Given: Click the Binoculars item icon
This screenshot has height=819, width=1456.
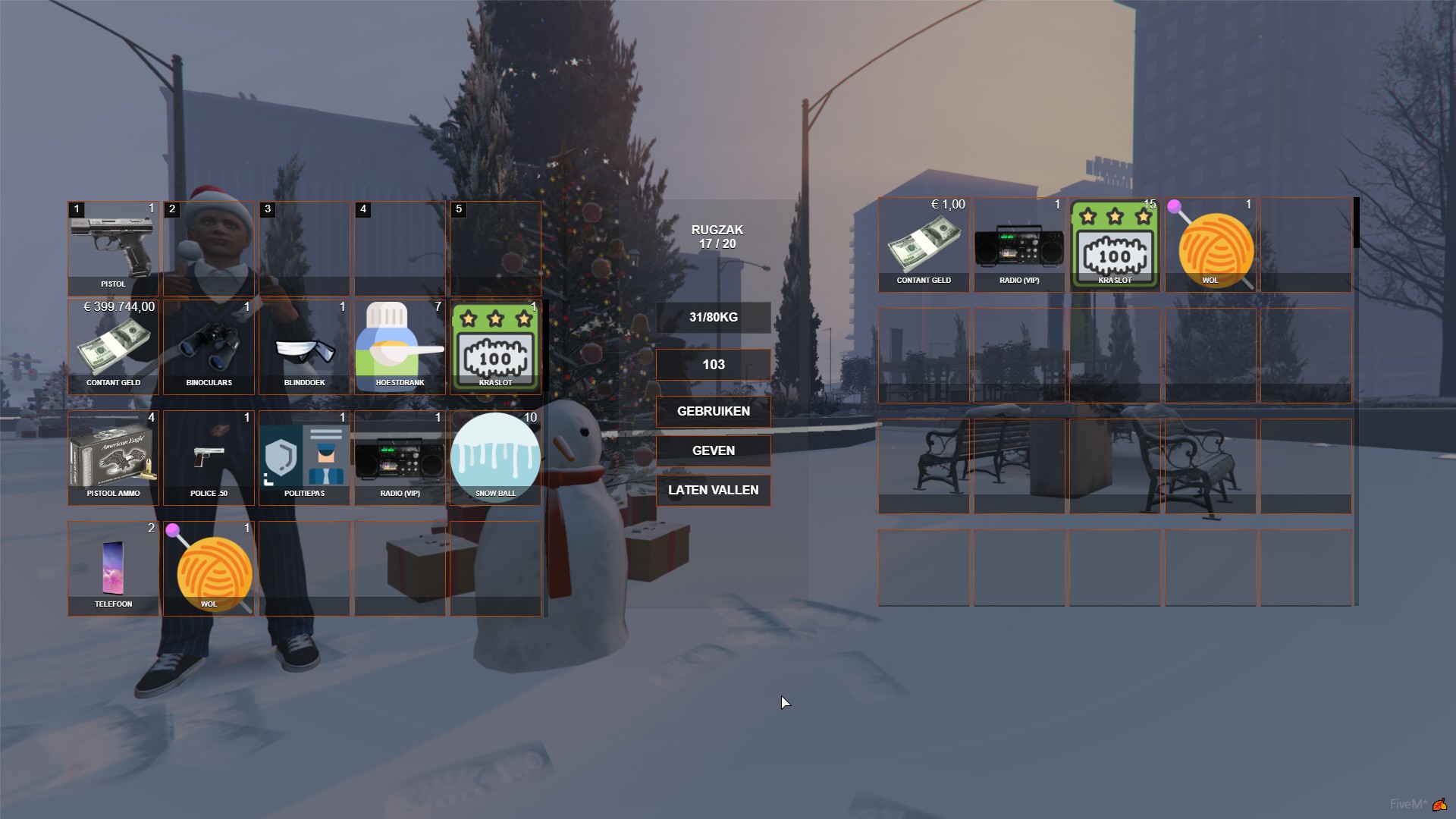Looking at the screenshot, I should pyautogui.click(x=208, y=347).
